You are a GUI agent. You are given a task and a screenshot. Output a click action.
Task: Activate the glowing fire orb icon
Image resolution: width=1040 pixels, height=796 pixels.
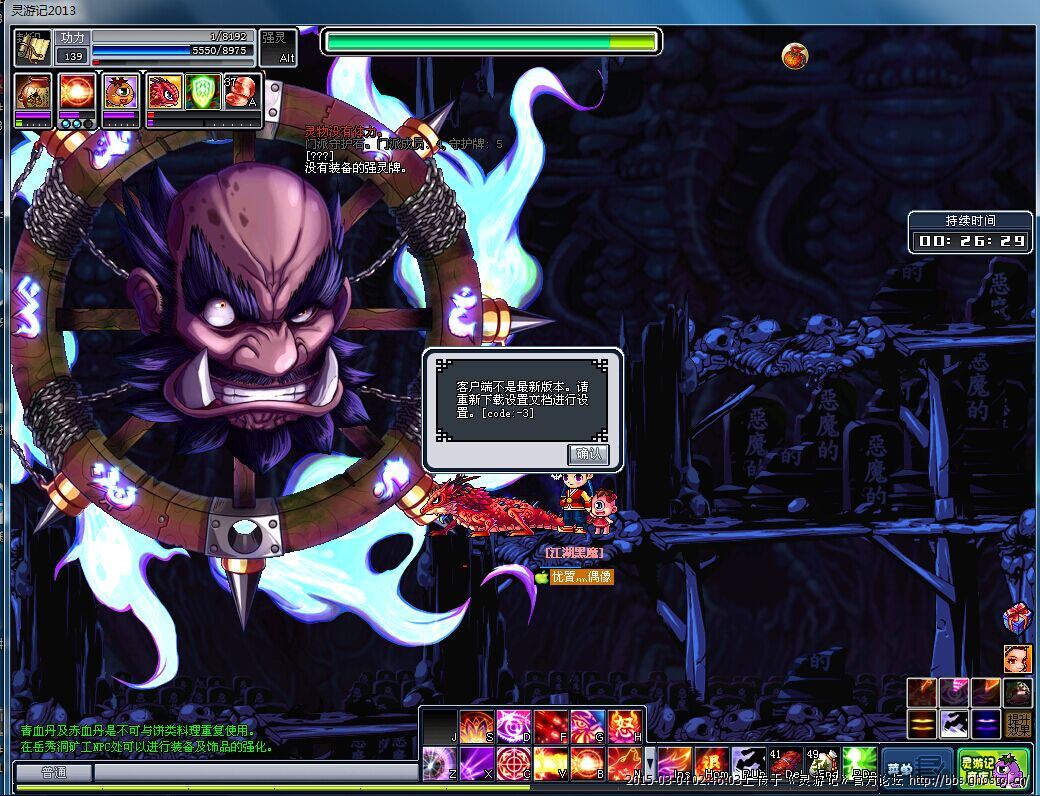(77, 93)
